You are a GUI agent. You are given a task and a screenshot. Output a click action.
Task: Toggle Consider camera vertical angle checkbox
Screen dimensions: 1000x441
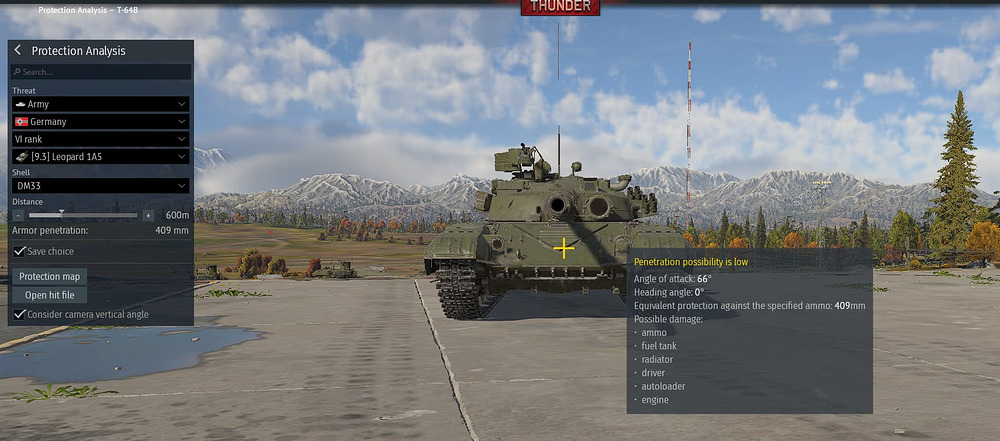(x=20, y=314)
